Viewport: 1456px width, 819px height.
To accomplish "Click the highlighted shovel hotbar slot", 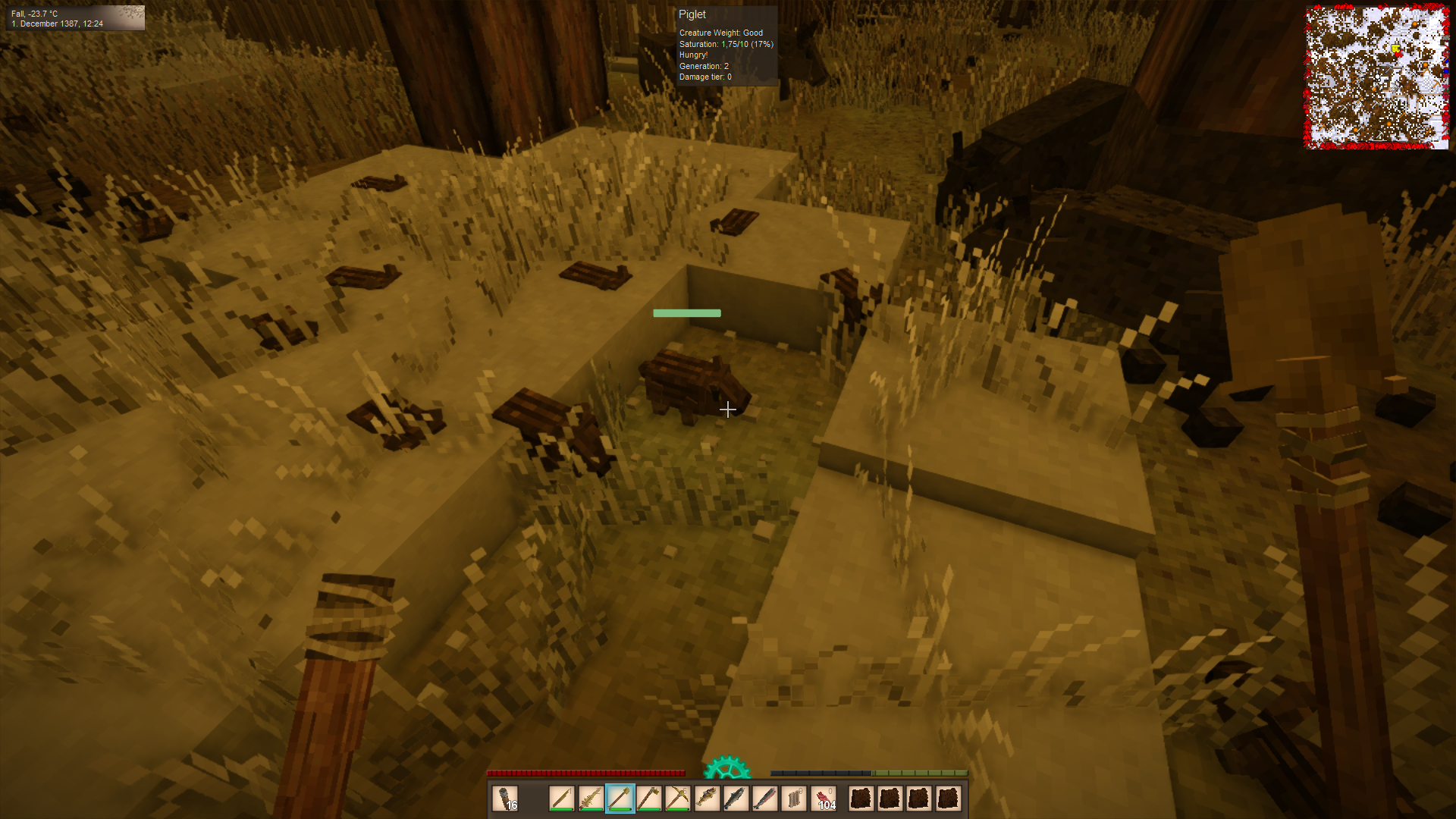I will tap(620, 799).
